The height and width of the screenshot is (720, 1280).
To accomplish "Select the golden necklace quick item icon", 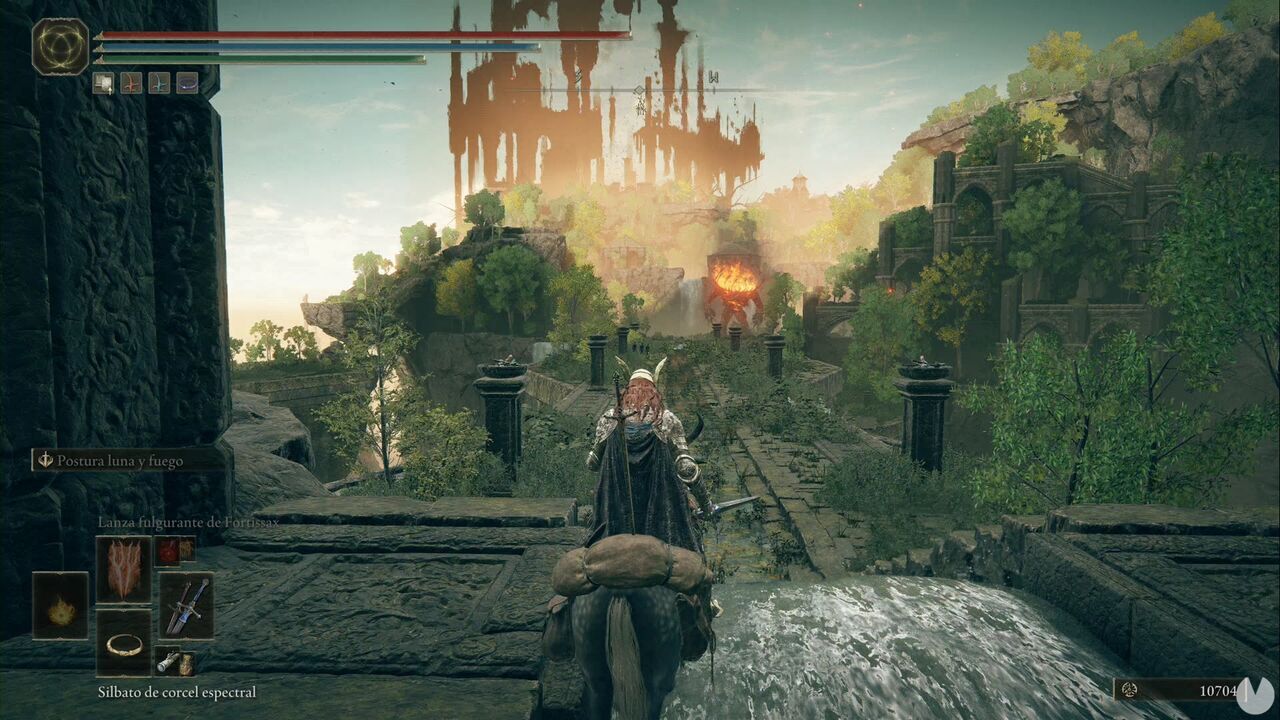I will pos(124,644).
